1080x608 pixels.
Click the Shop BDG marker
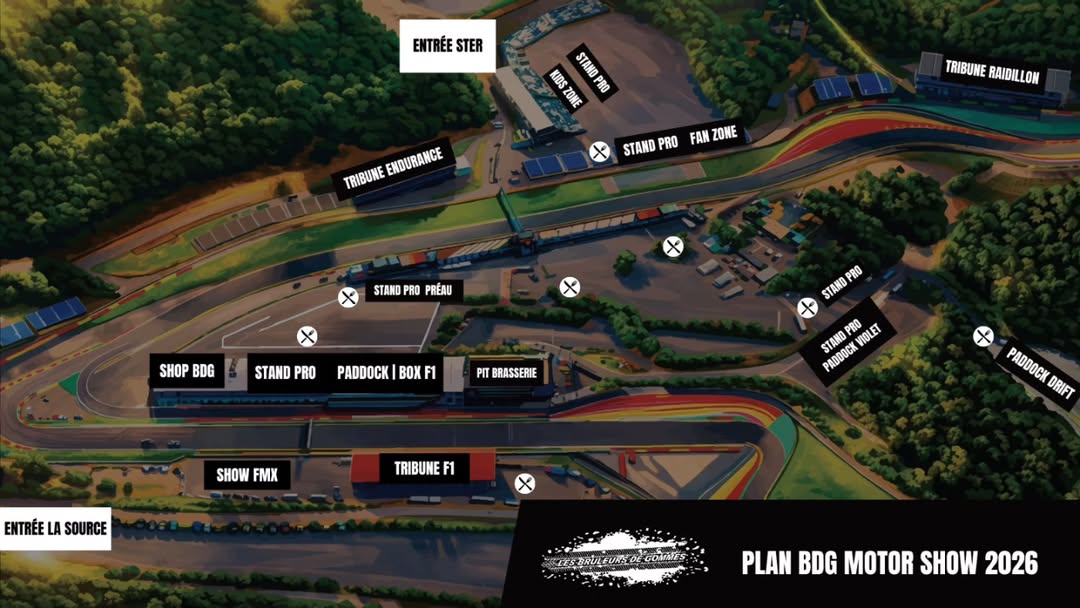coord(187,371)
